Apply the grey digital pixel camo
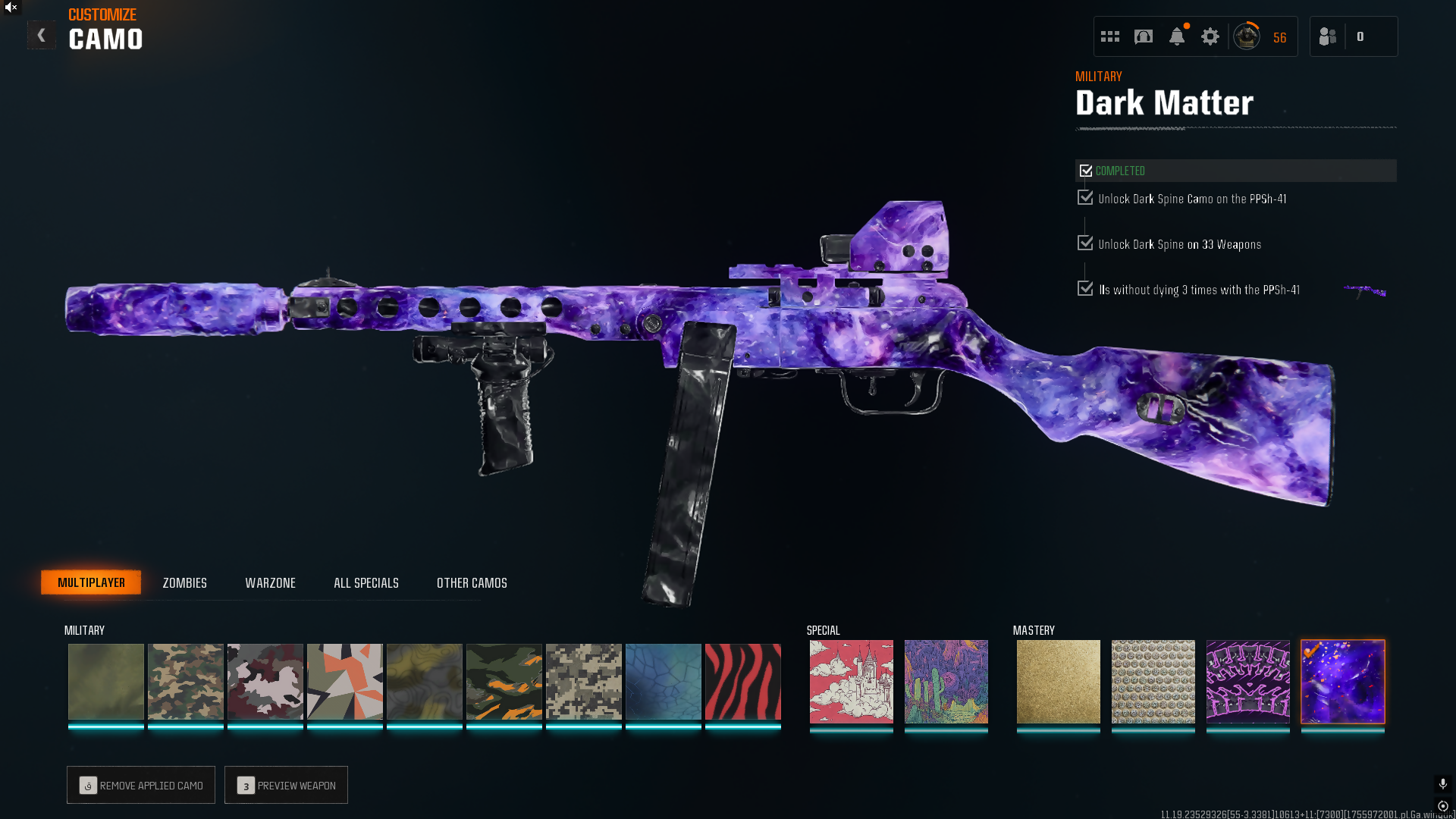Viewport: 1456px width, 819px height. (583, 681)
